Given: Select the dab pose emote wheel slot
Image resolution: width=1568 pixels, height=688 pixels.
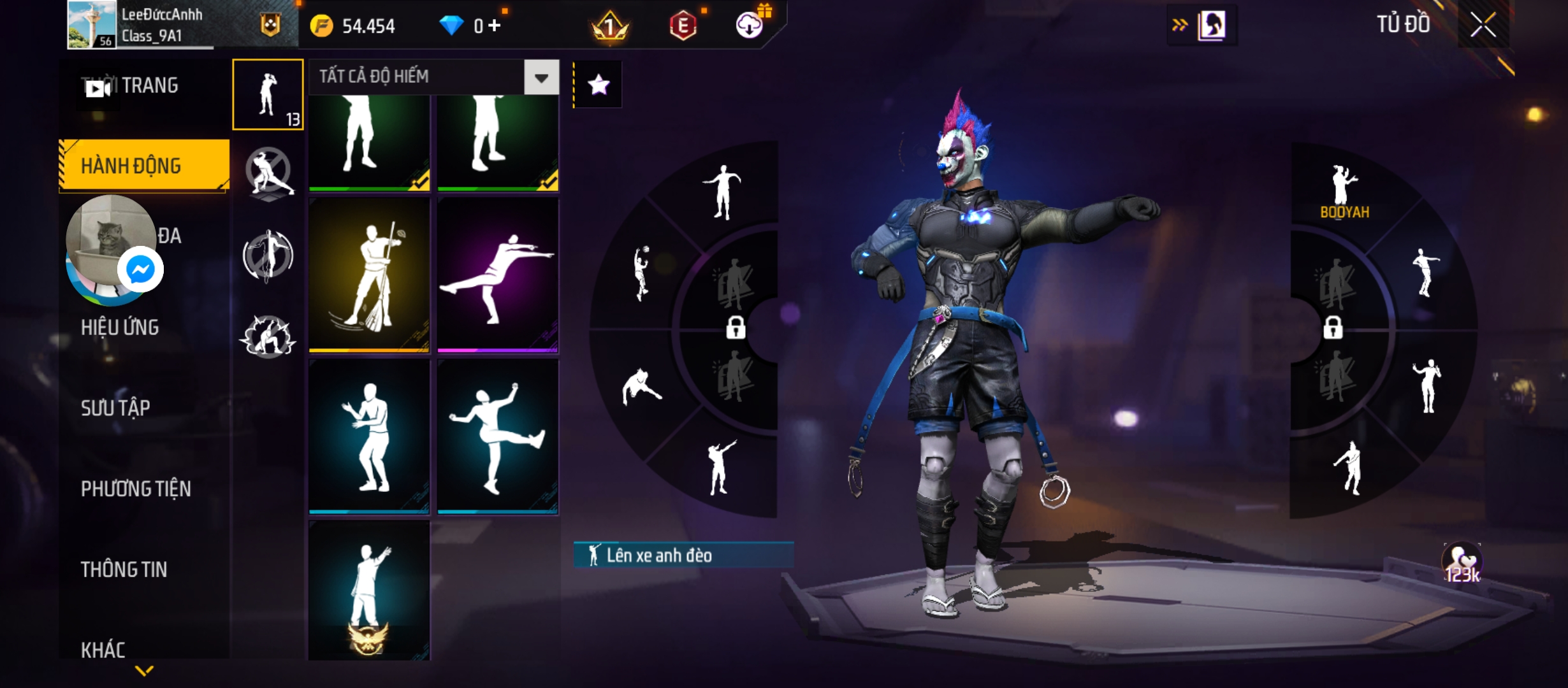Looking at the screenshot, I should [721, 467].
